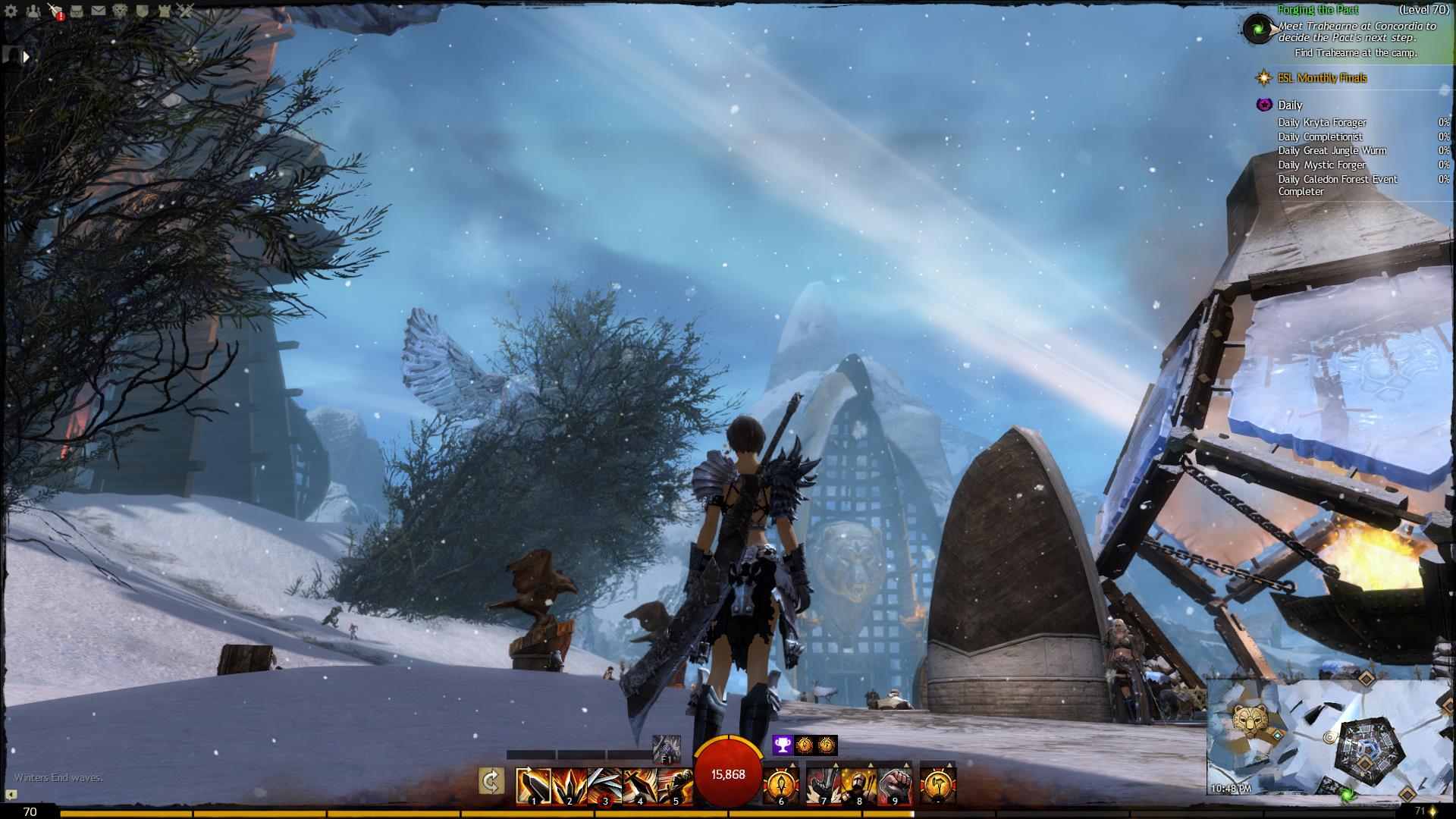1456x819 pixels.
Task: Open the lion head trading post icon
Action: (x=121, y=11)
